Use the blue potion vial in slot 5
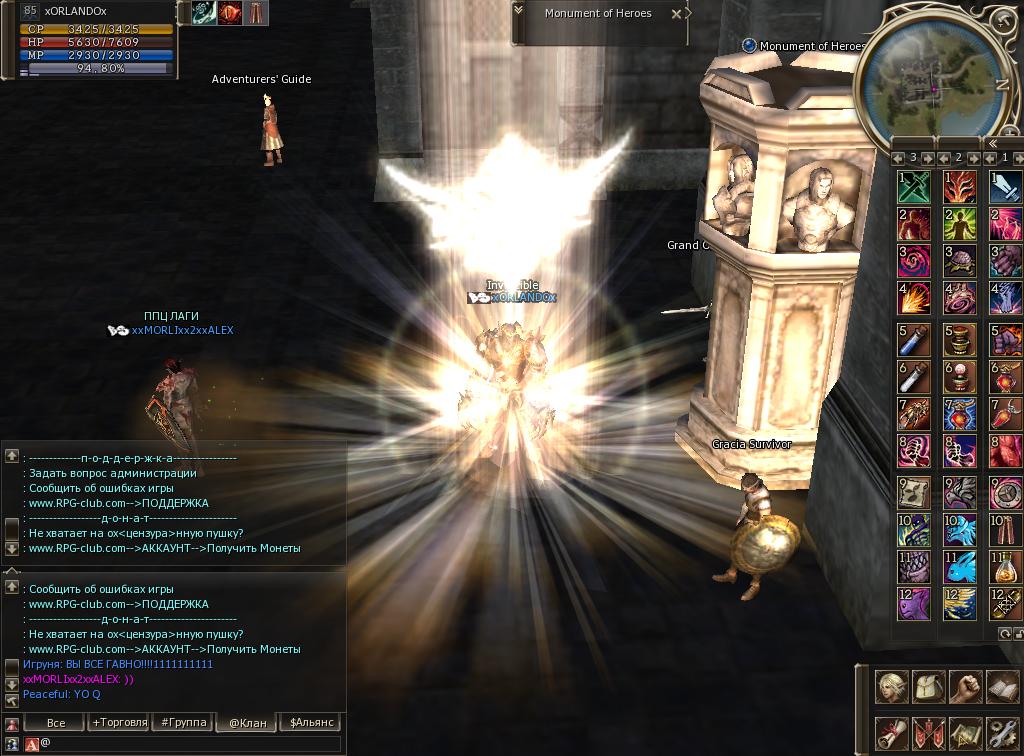This screenshot has width=1024, height=756. click(914, 340)
